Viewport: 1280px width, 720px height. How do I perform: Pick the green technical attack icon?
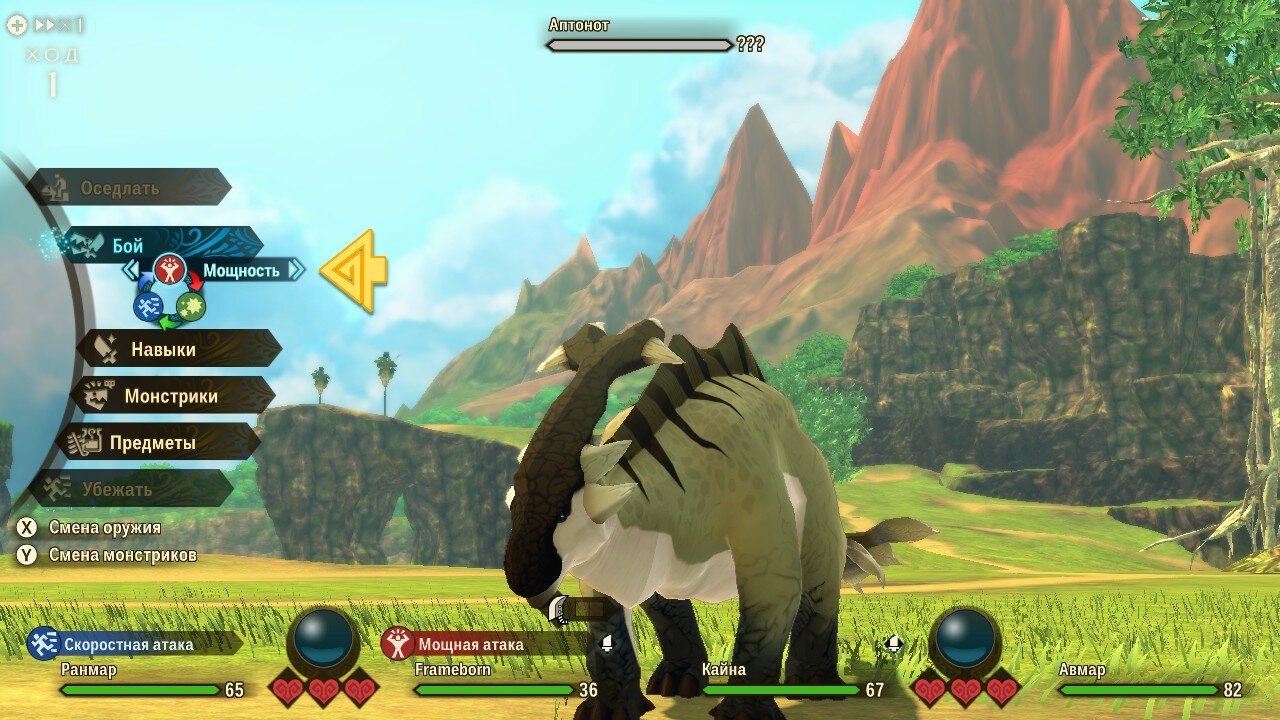click(191, 306)
